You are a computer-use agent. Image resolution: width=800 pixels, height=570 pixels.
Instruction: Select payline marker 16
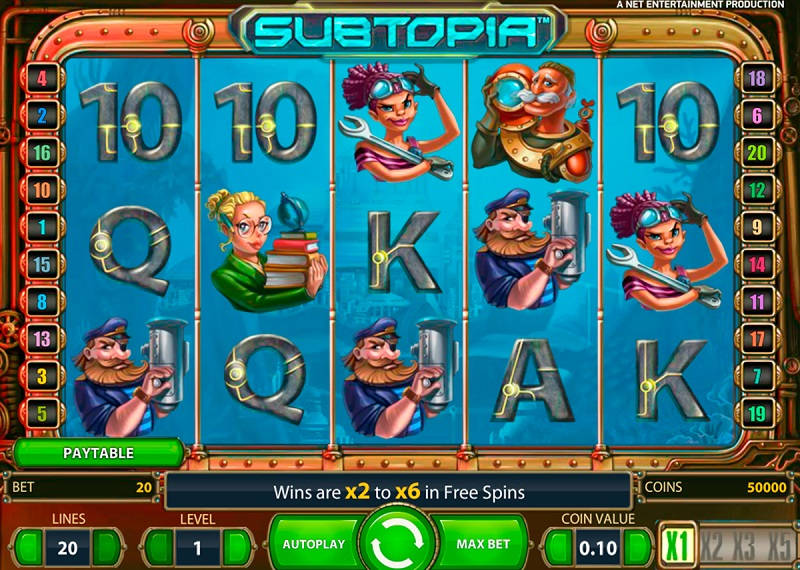(43, 152)
